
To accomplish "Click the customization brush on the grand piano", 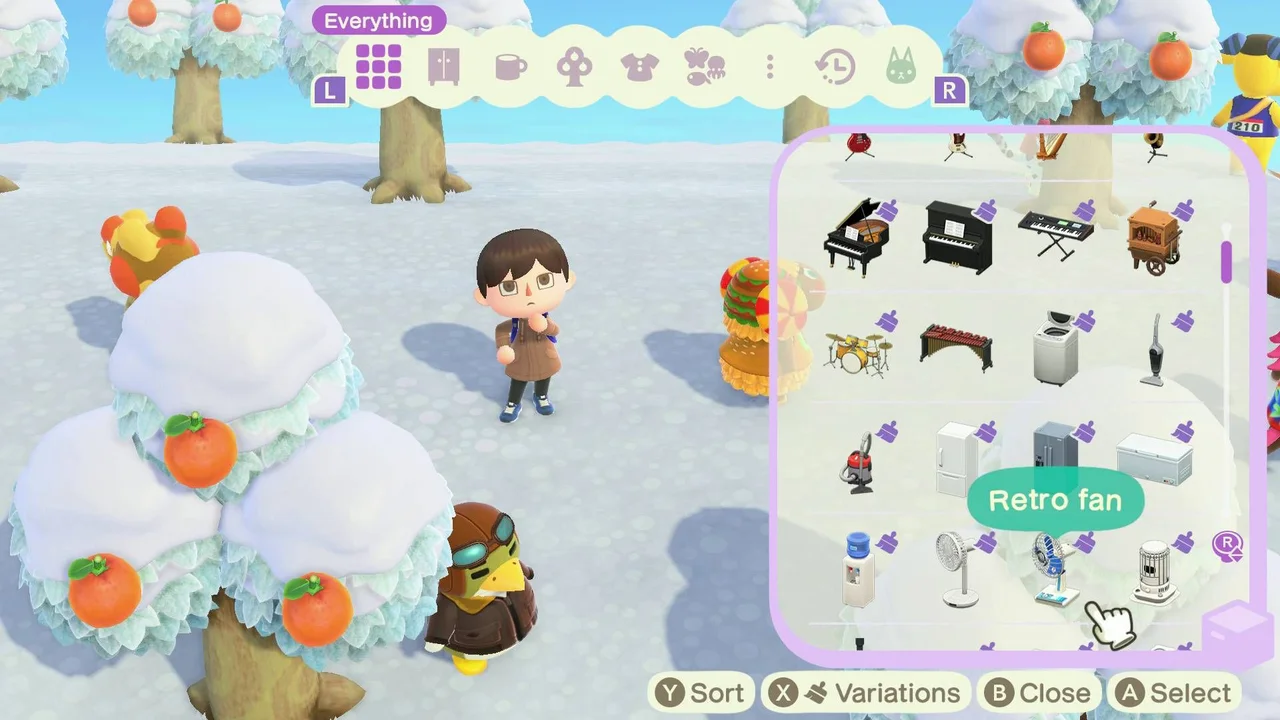I will click(x=886, y=208).
